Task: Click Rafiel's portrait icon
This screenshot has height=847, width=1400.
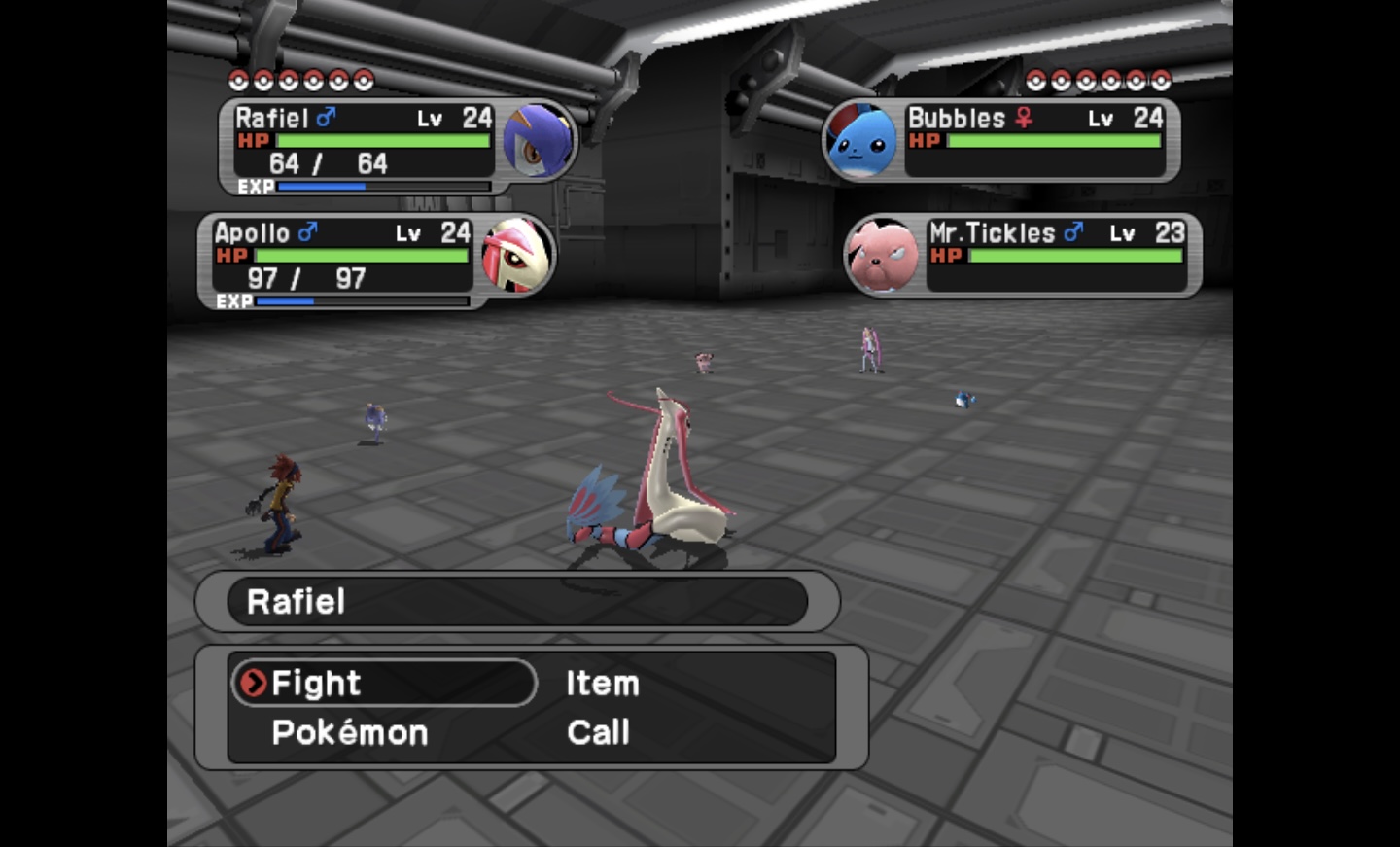Action: coord(538,140)
